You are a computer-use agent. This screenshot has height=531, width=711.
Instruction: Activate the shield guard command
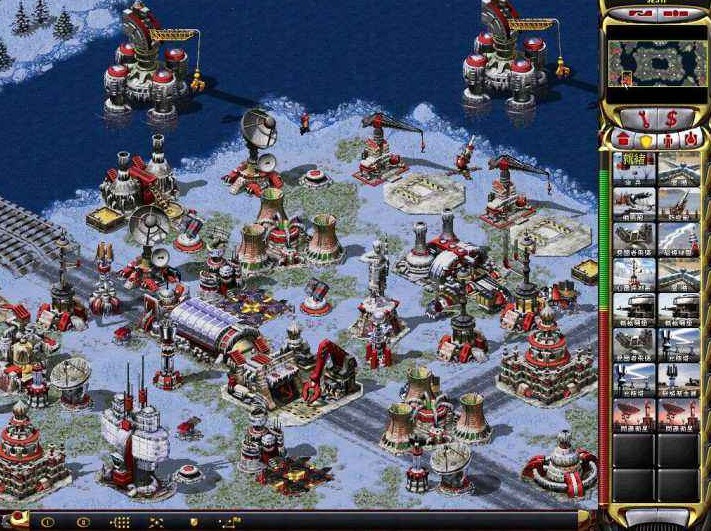point(193,522)
